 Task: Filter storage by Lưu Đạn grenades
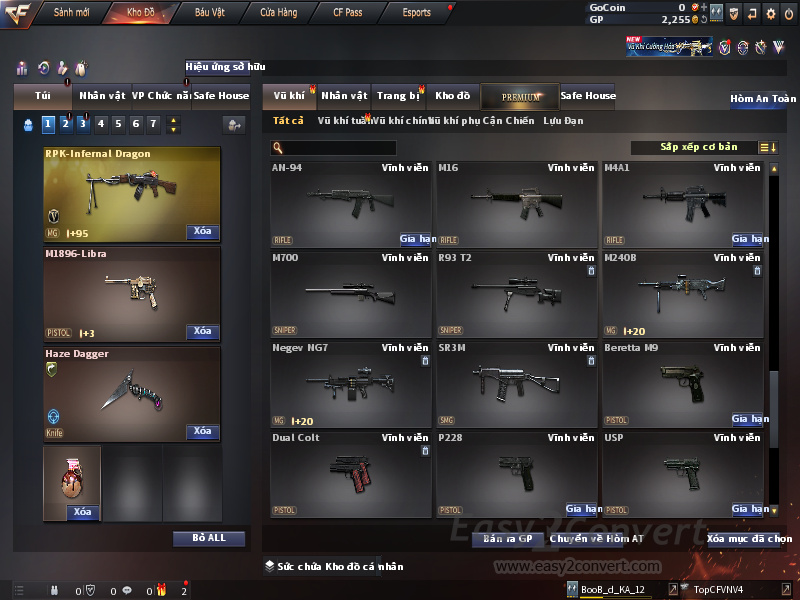[x=563, y=121]
